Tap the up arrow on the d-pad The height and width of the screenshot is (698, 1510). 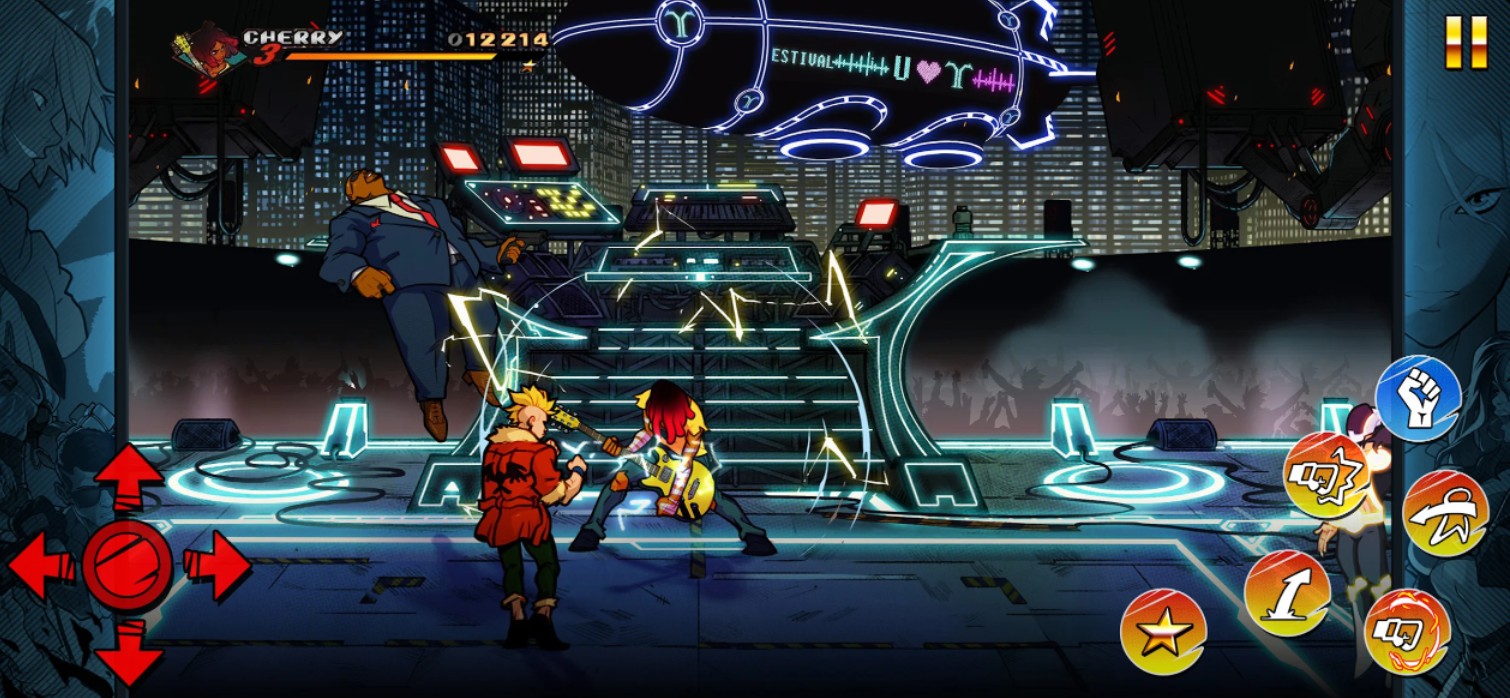(129, 478)
